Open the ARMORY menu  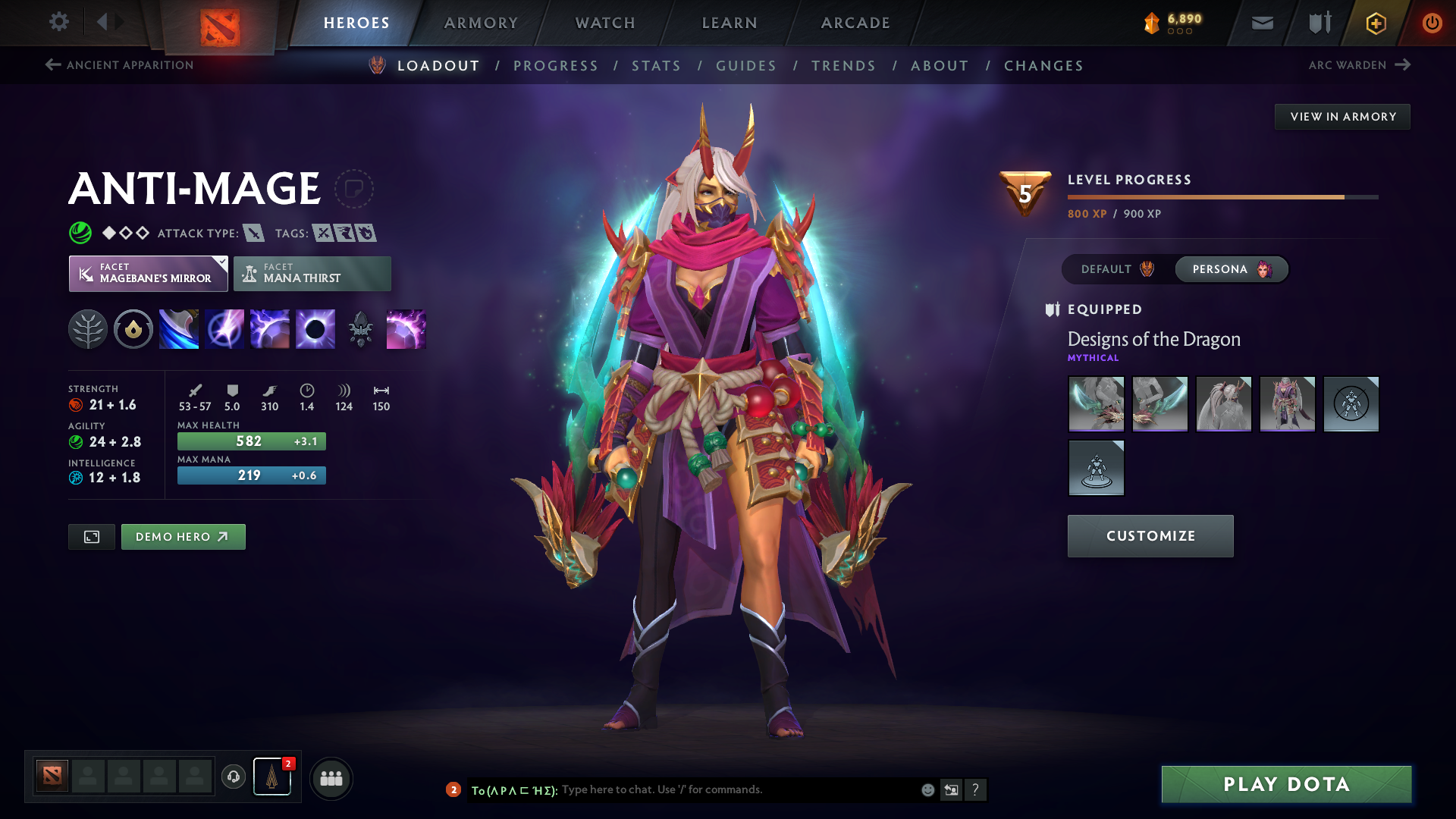click(x=481, y=23)
